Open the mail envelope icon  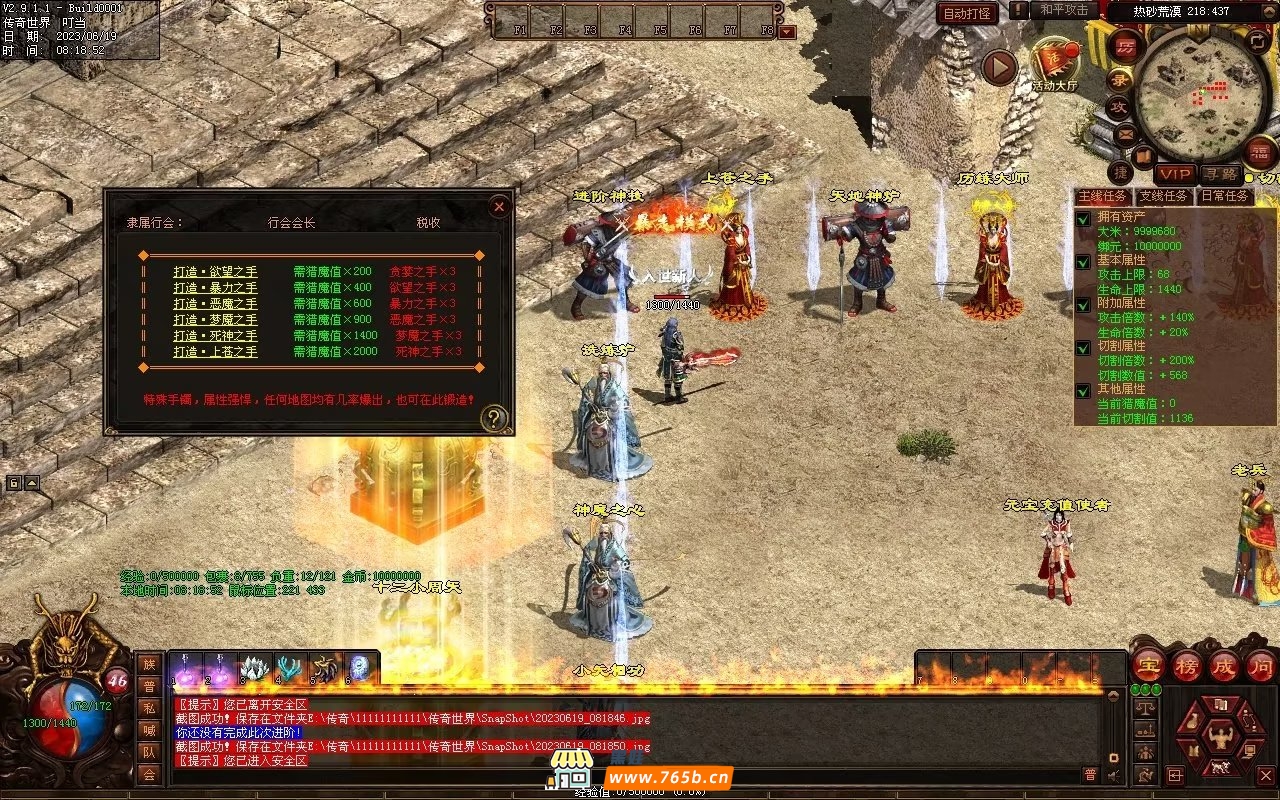coord(1125,133)
